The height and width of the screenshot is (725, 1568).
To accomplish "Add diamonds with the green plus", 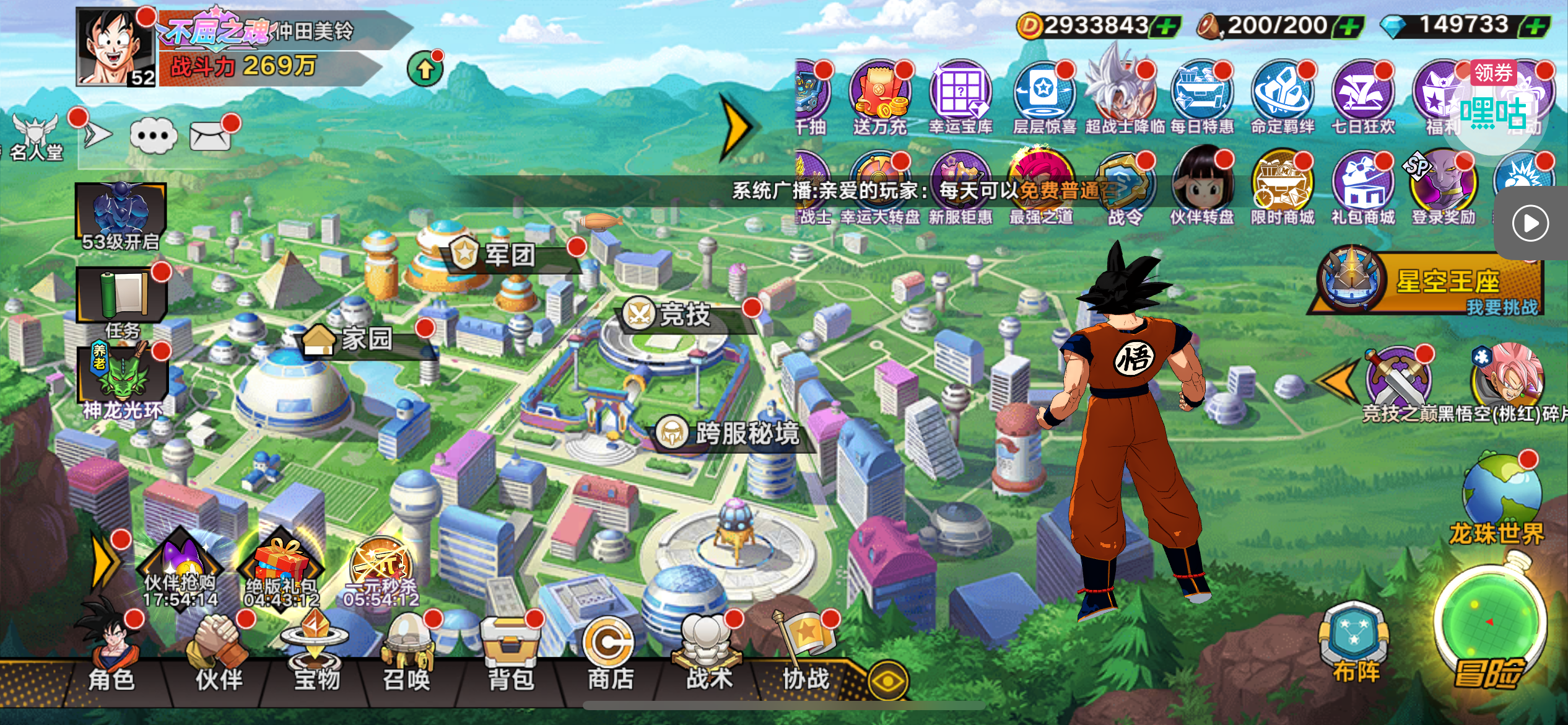I will [x=1536, y=26].
